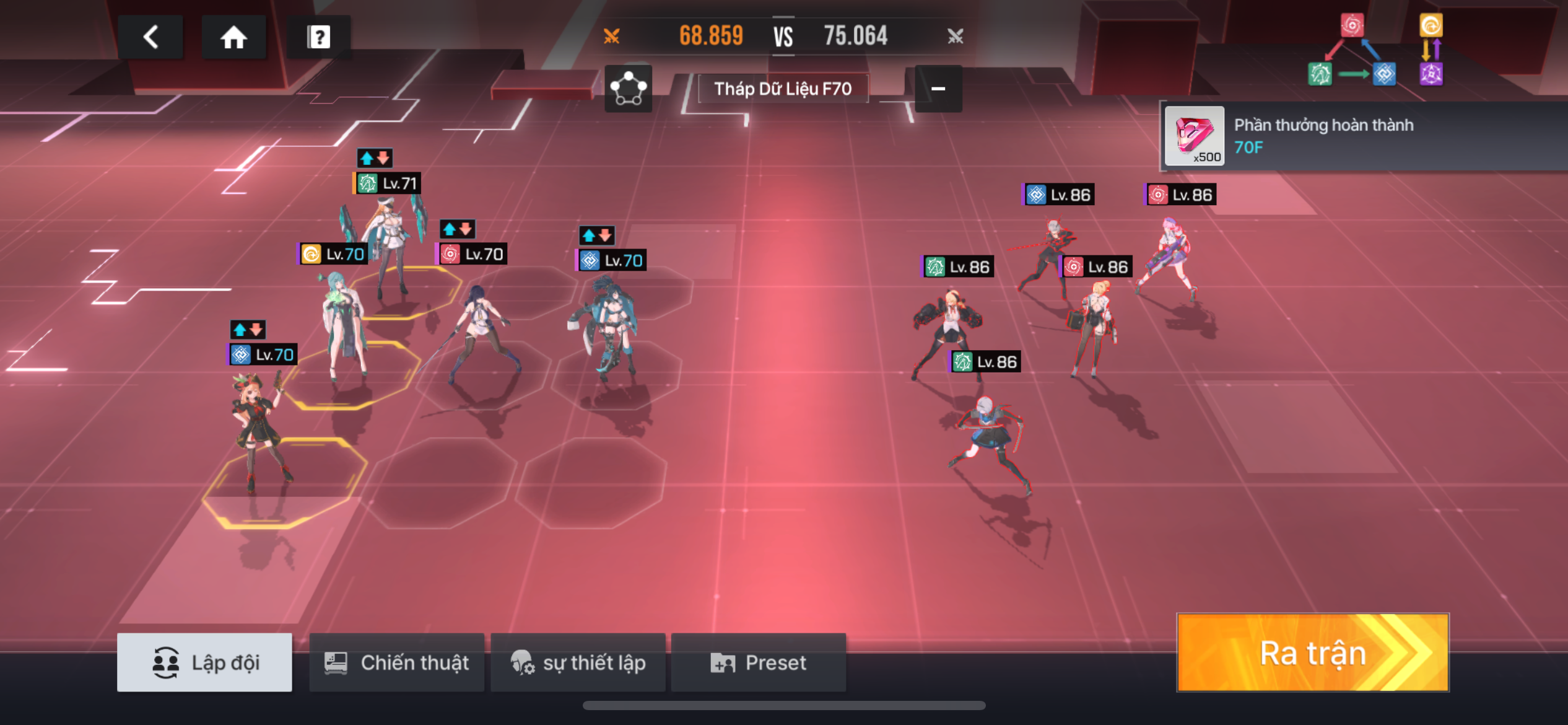
Task: Return to the home screen
Action: [x=233, y=37]
